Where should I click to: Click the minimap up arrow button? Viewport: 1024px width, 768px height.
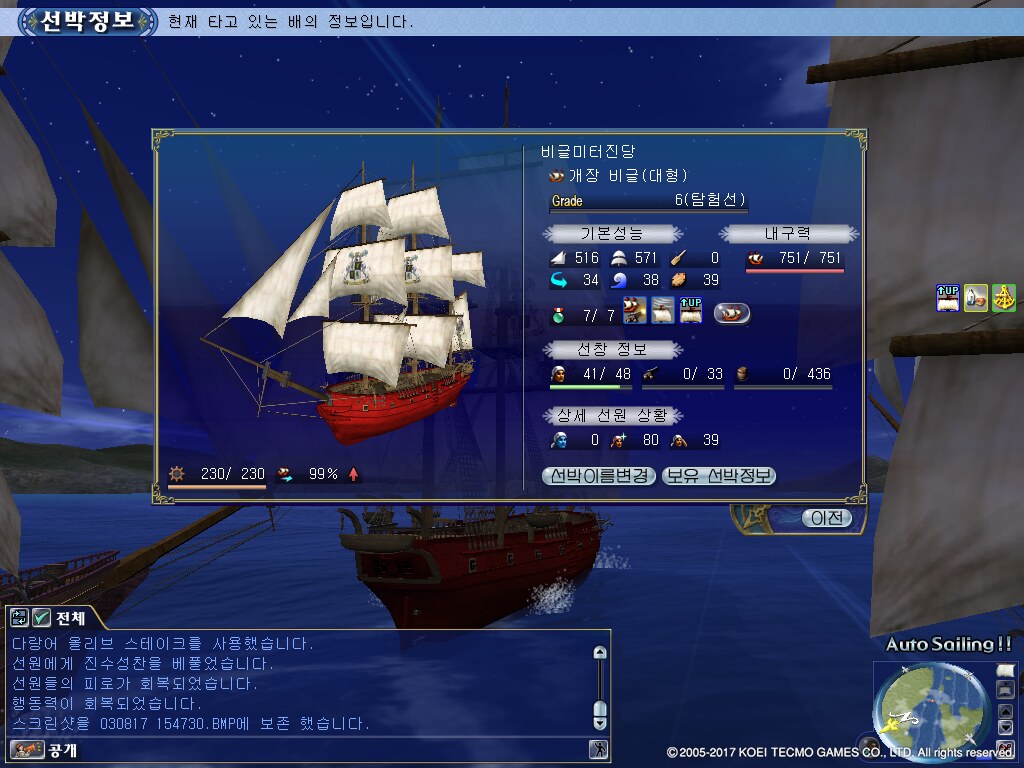tap(1005, 711)
